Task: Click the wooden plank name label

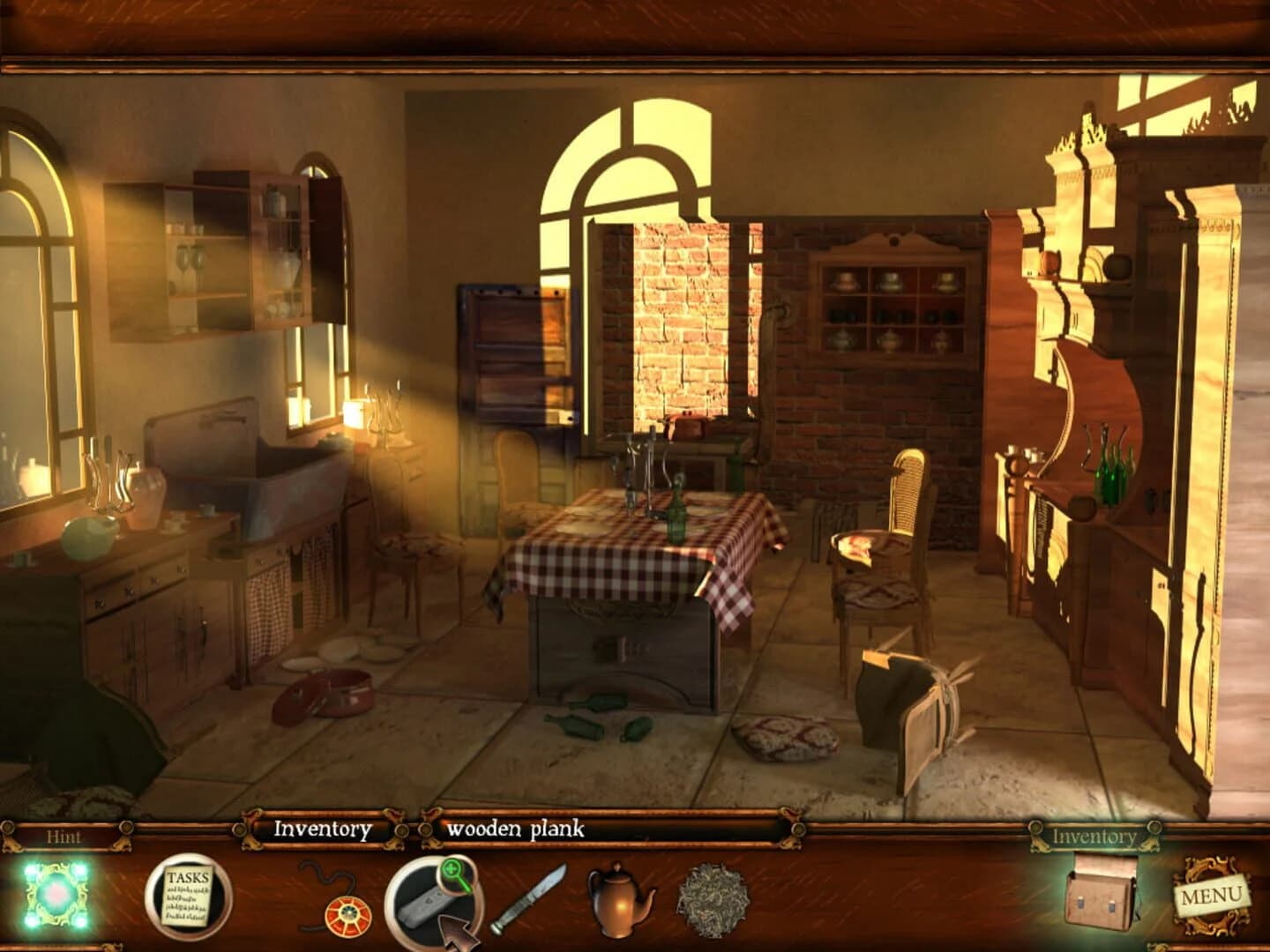Action: (x=516, y=829)
